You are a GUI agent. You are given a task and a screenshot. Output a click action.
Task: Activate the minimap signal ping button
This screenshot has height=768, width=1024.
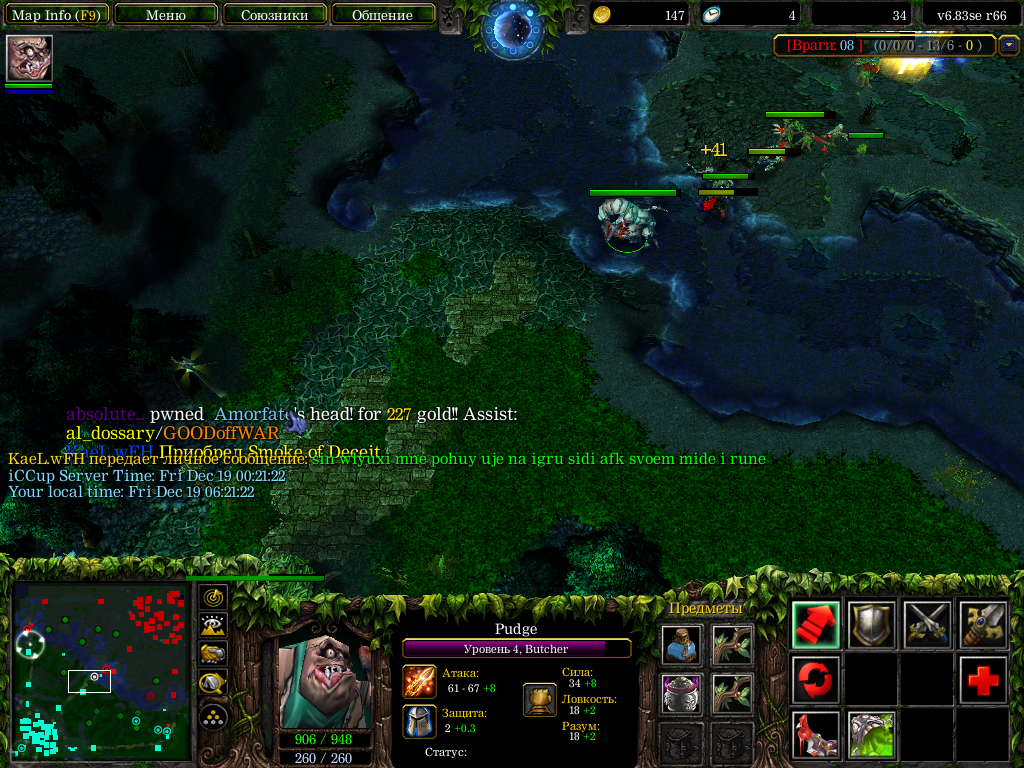(x=213, y=598)
